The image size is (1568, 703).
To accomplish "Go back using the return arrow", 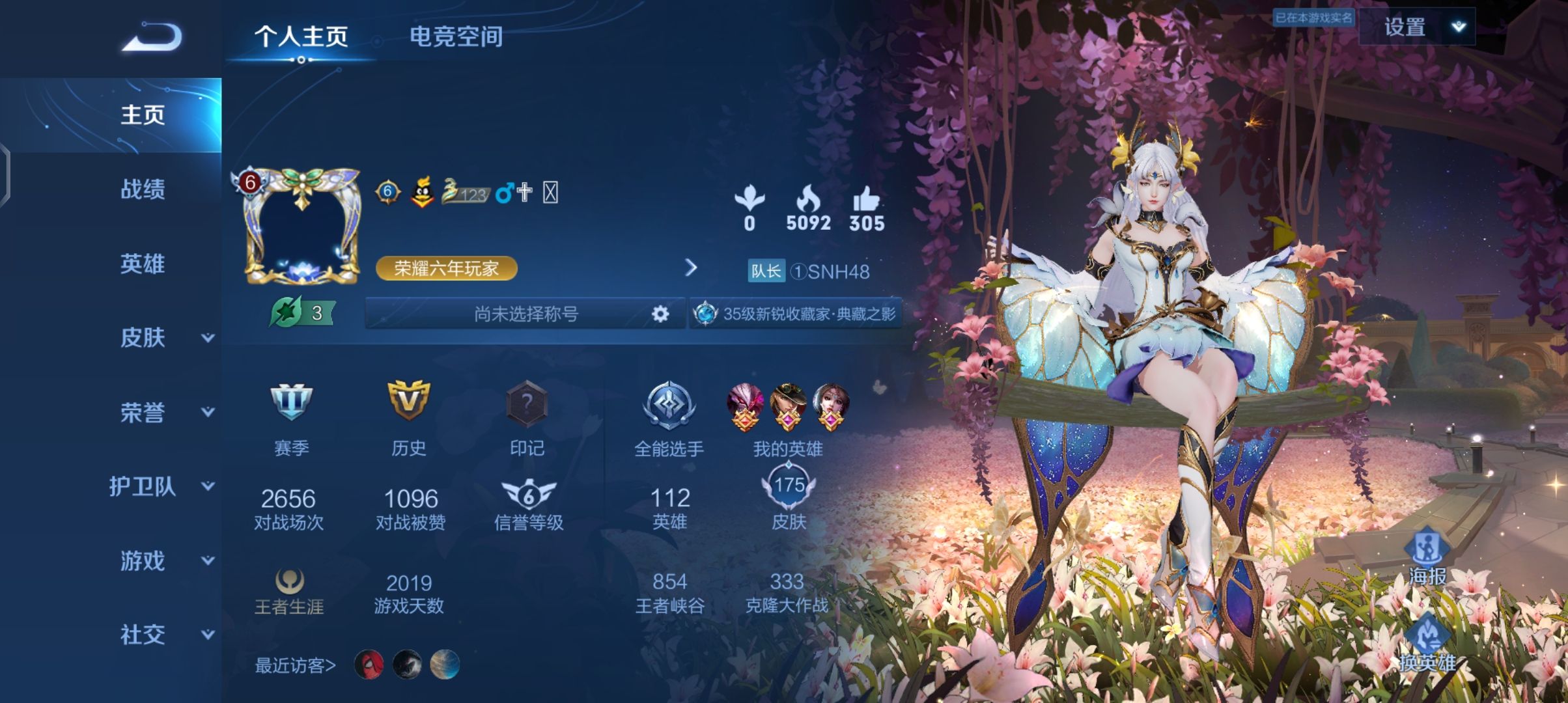I will [x=152, y=37].
